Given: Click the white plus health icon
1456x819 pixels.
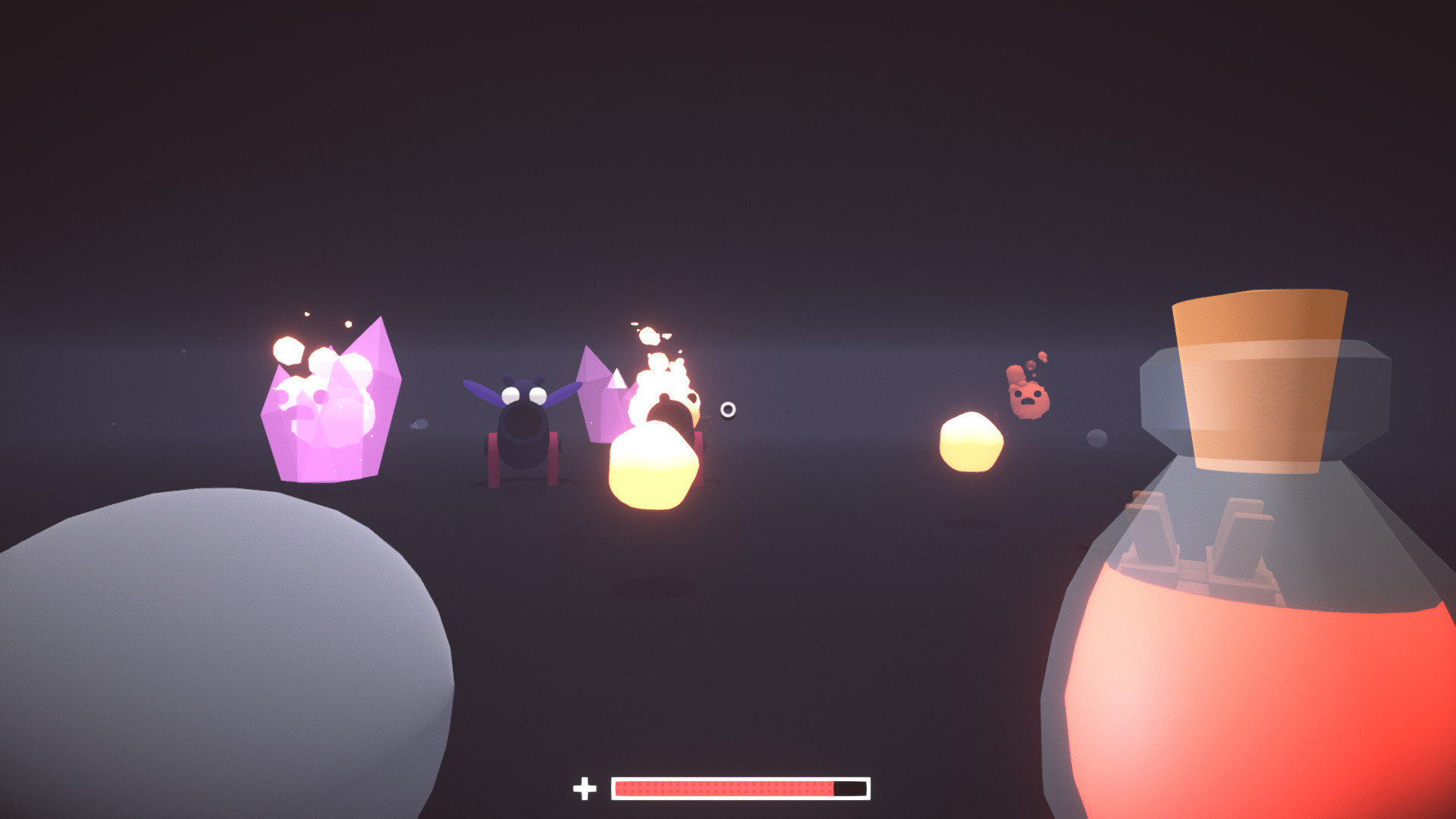Looking at the screenshot, I should coord(585,790).
